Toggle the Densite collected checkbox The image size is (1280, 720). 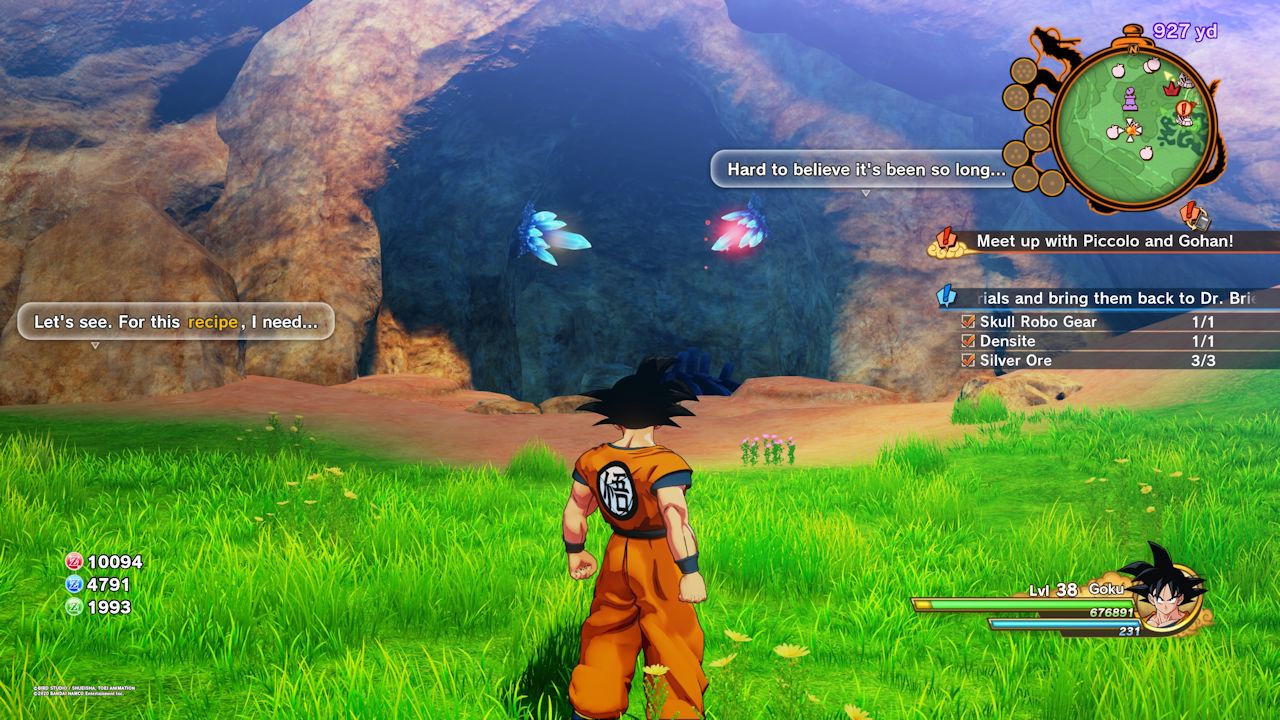pyautogui.click(x=966, y=341)
